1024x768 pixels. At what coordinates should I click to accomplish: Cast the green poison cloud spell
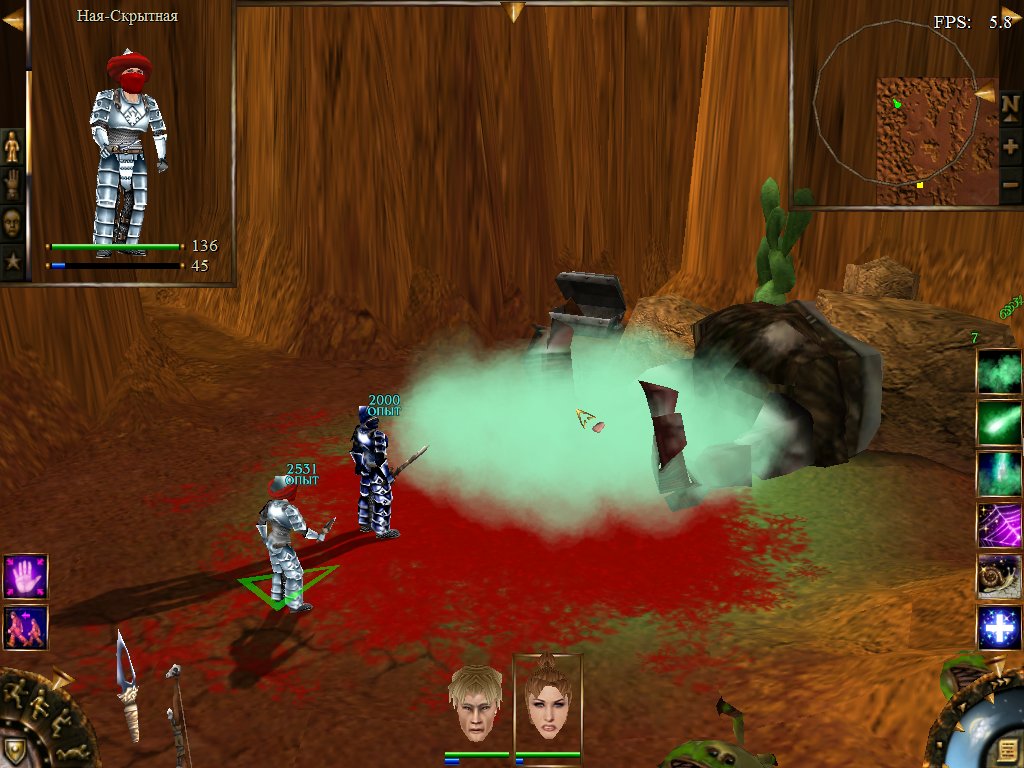(999, 371)
